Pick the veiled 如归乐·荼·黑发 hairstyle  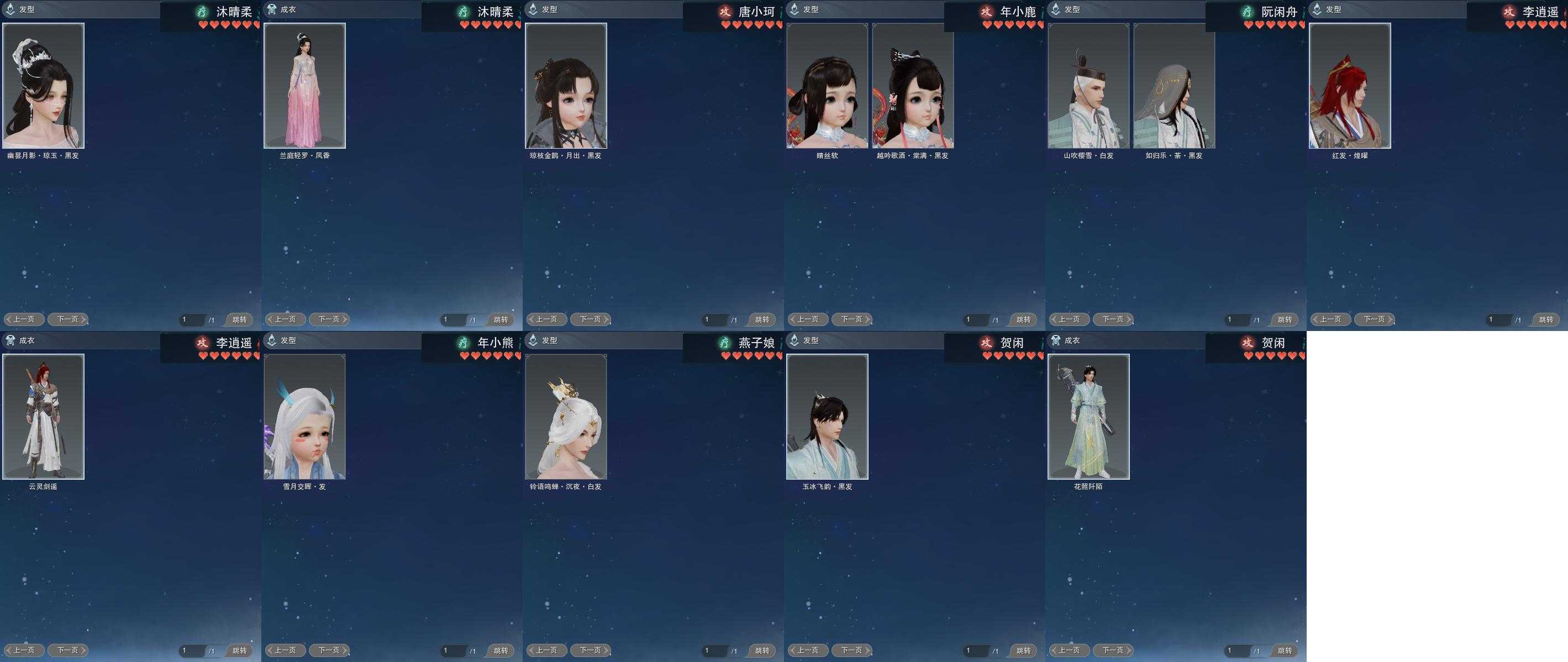click(1174, 86)
